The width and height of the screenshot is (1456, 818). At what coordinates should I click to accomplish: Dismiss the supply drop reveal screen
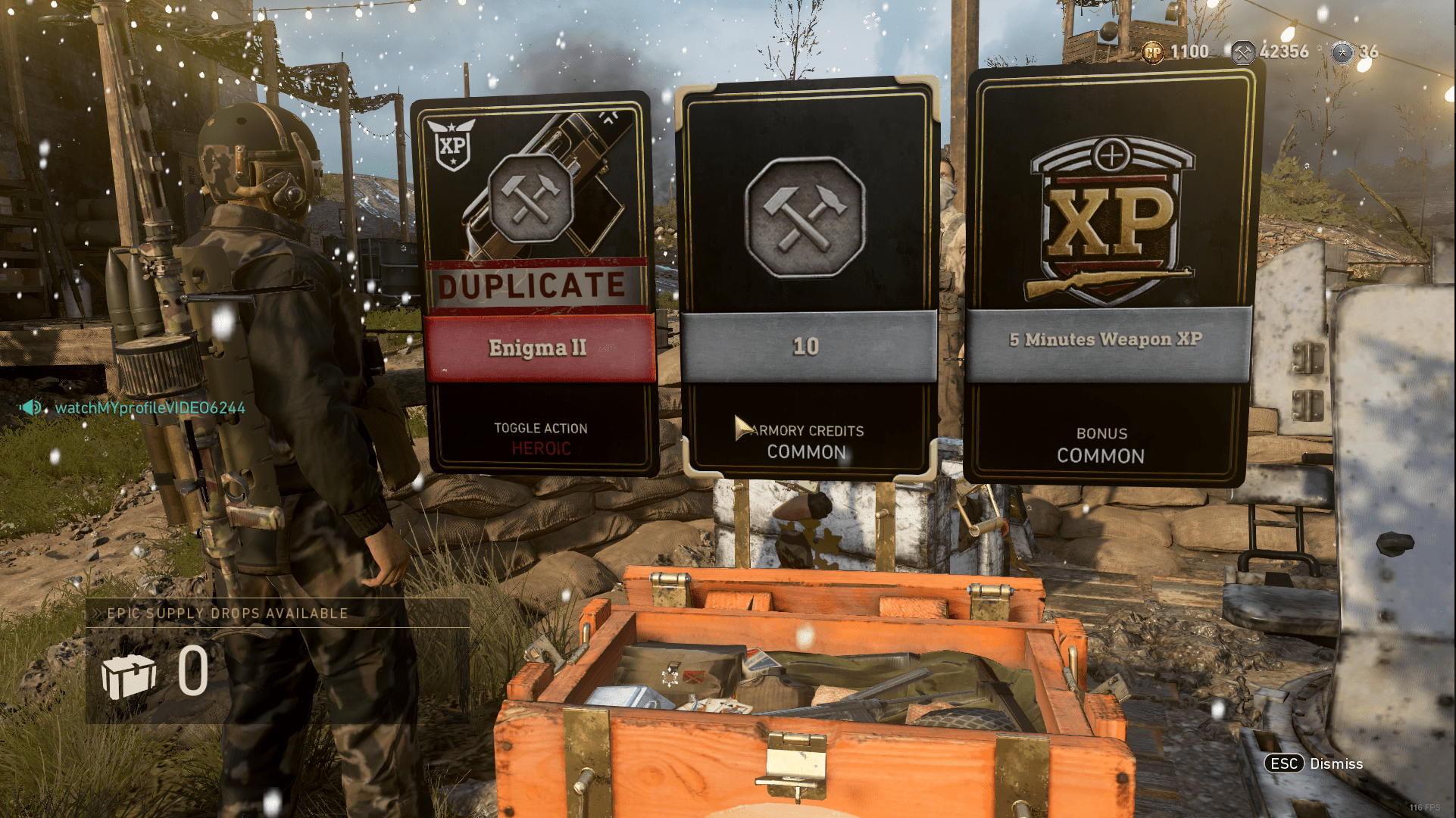(1336, 764)
